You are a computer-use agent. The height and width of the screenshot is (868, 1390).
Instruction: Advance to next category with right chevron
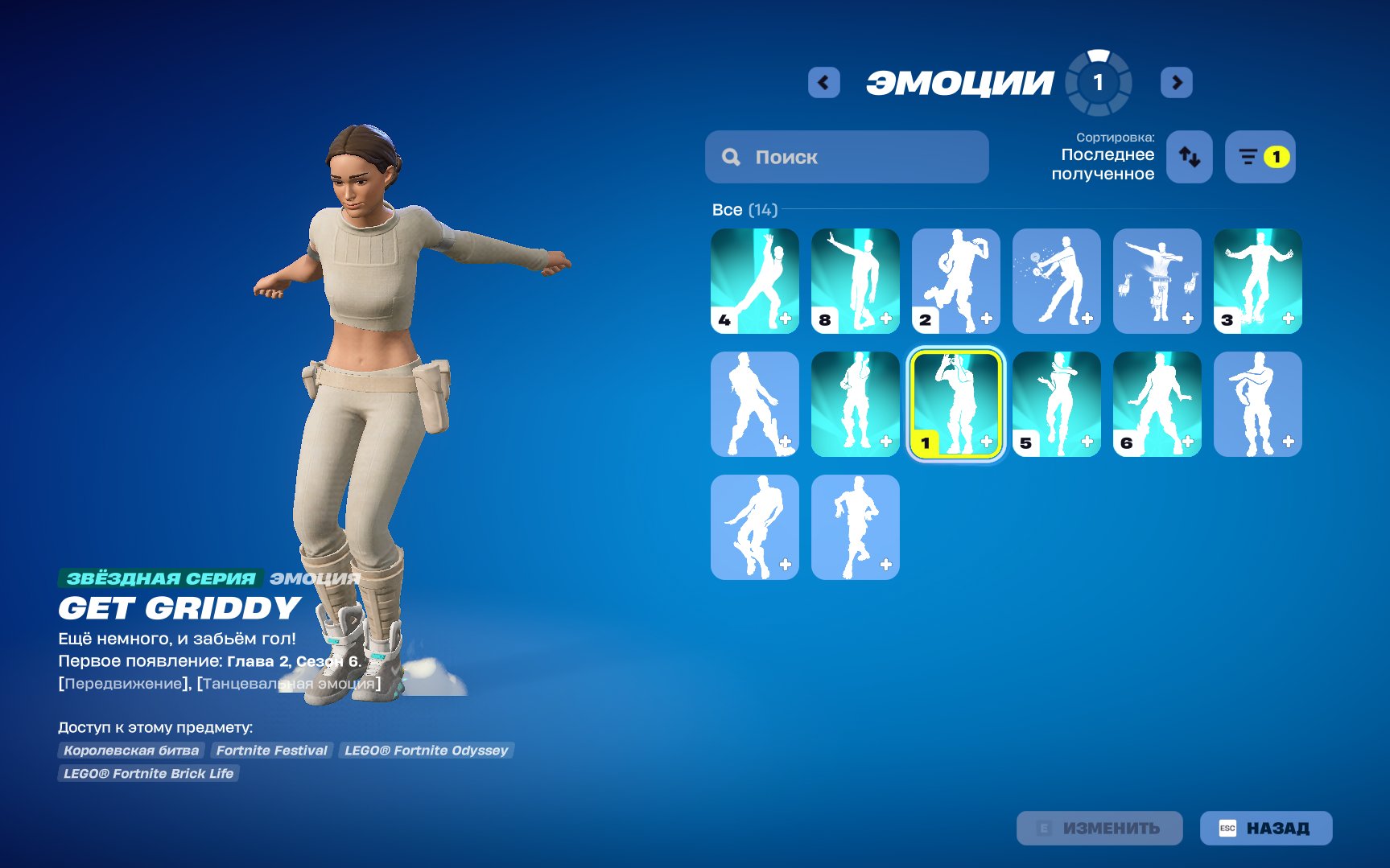coord(1177,82)
